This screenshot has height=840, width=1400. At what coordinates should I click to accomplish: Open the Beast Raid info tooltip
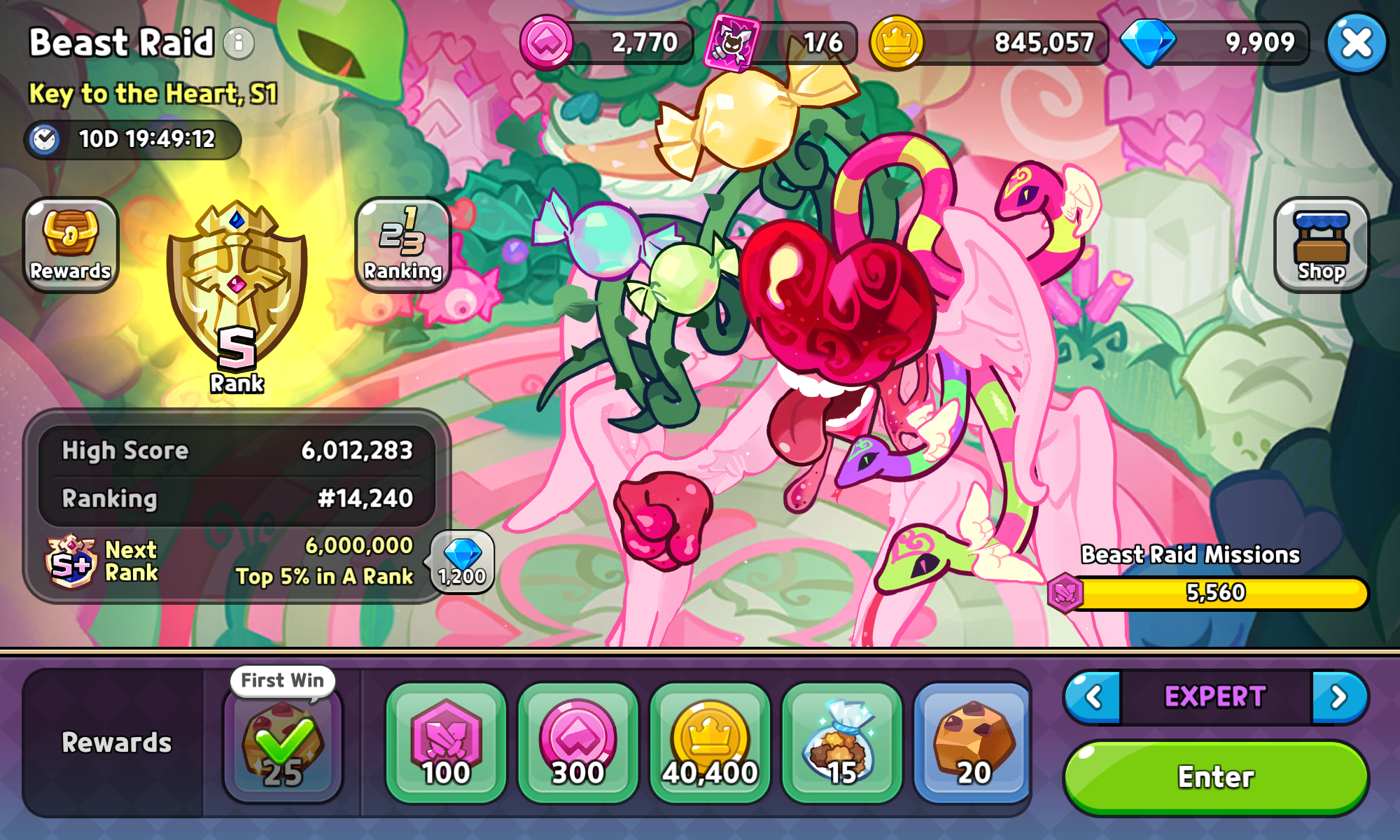tap(239, 43)
